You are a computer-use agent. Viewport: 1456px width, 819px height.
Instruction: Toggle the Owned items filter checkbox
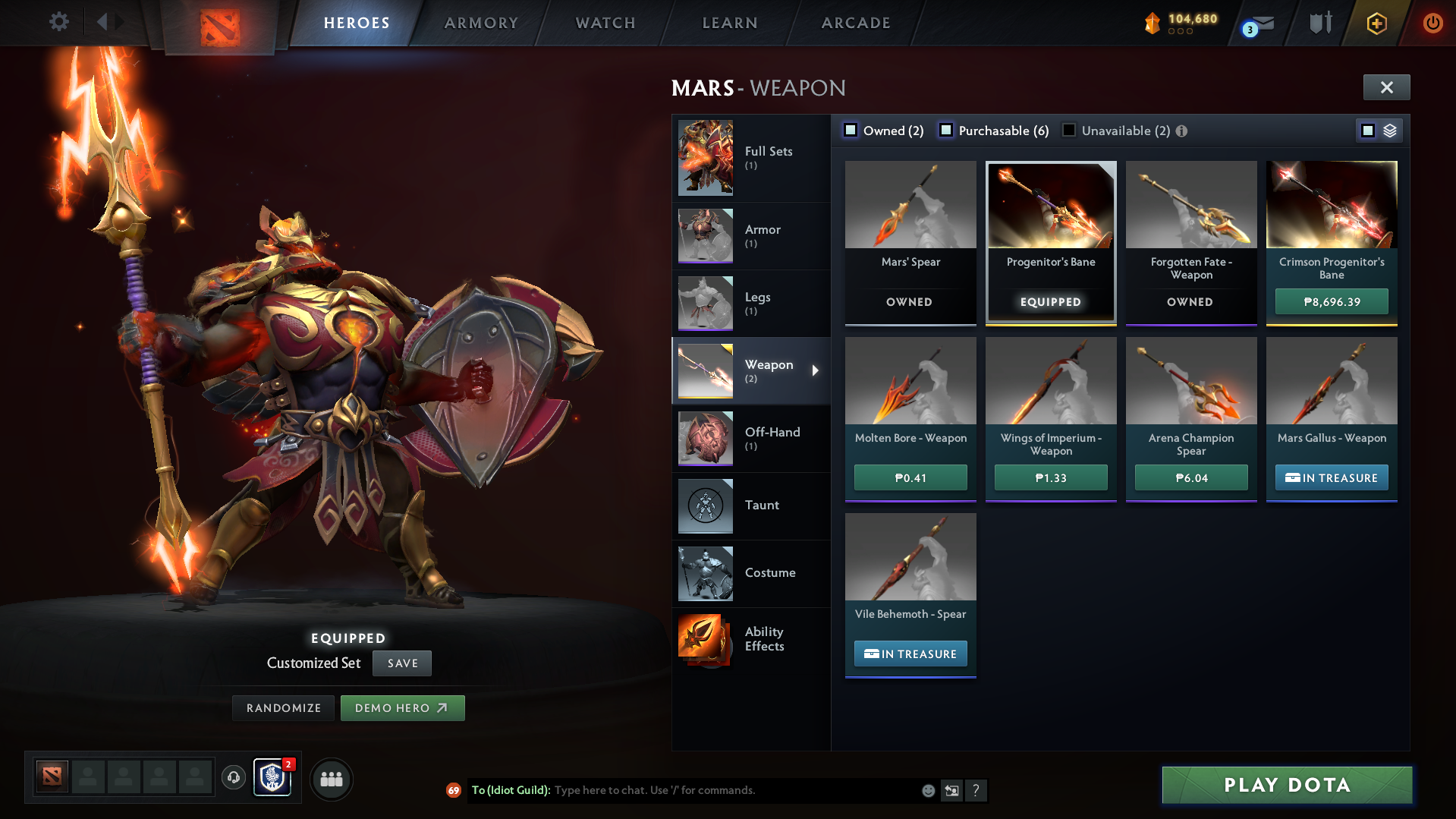[x=851, y=130]
